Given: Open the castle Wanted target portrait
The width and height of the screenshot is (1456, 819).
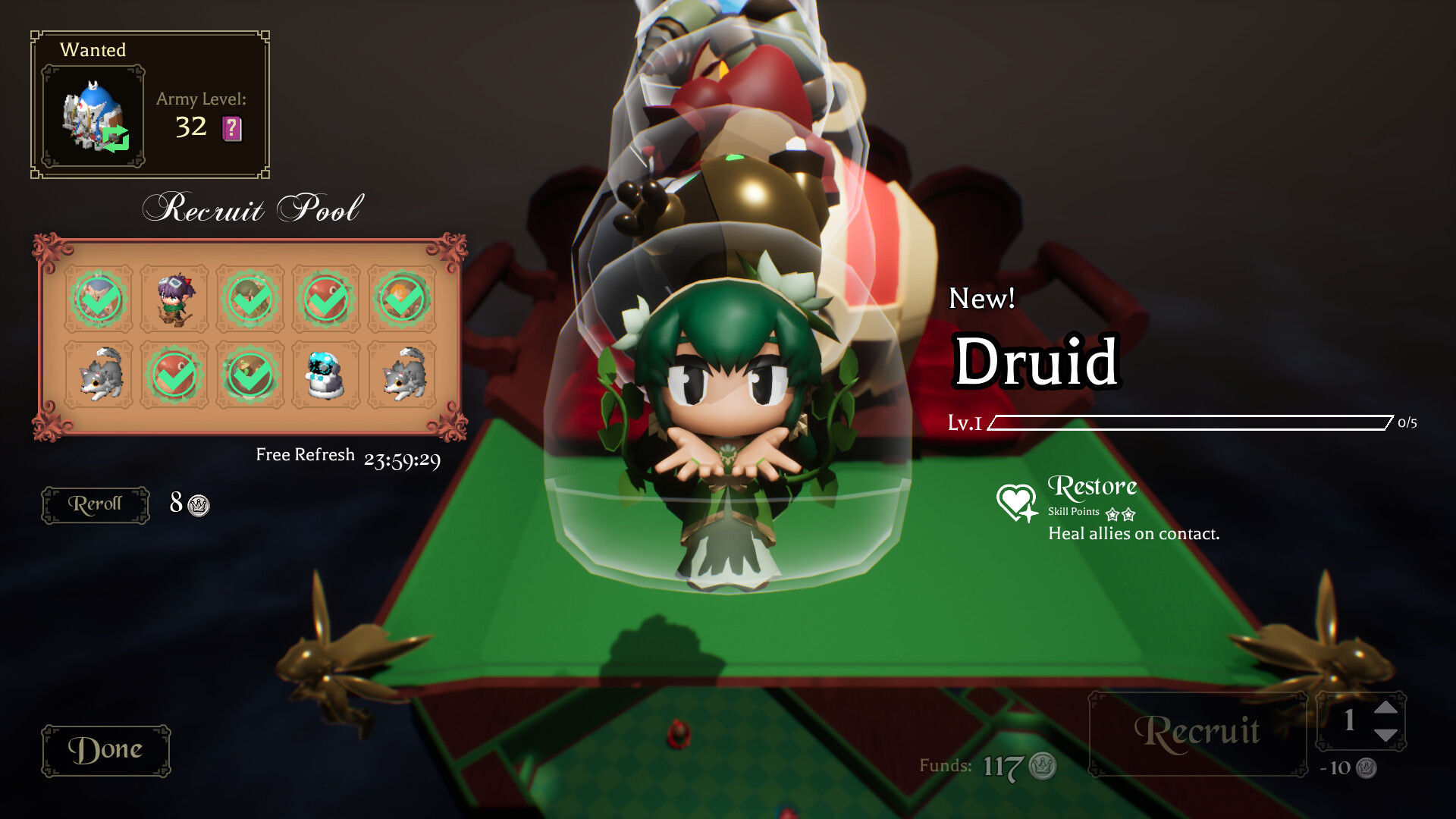Looking at the screenshot, I should 93,115.
